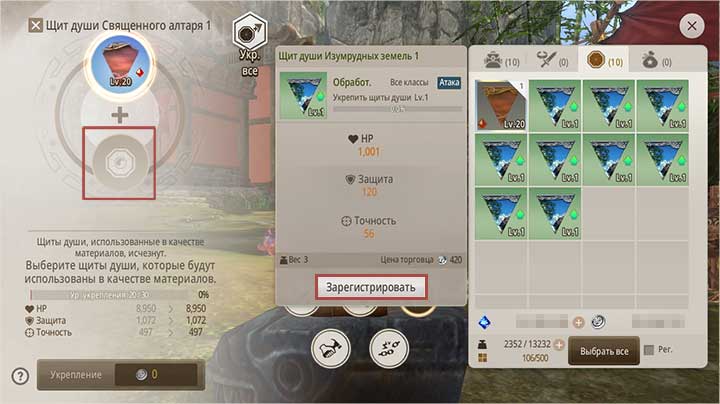Click the Зарегистрировать button
Image resolution: width=720 pixels, height=404 pixels.
(371, 287)
